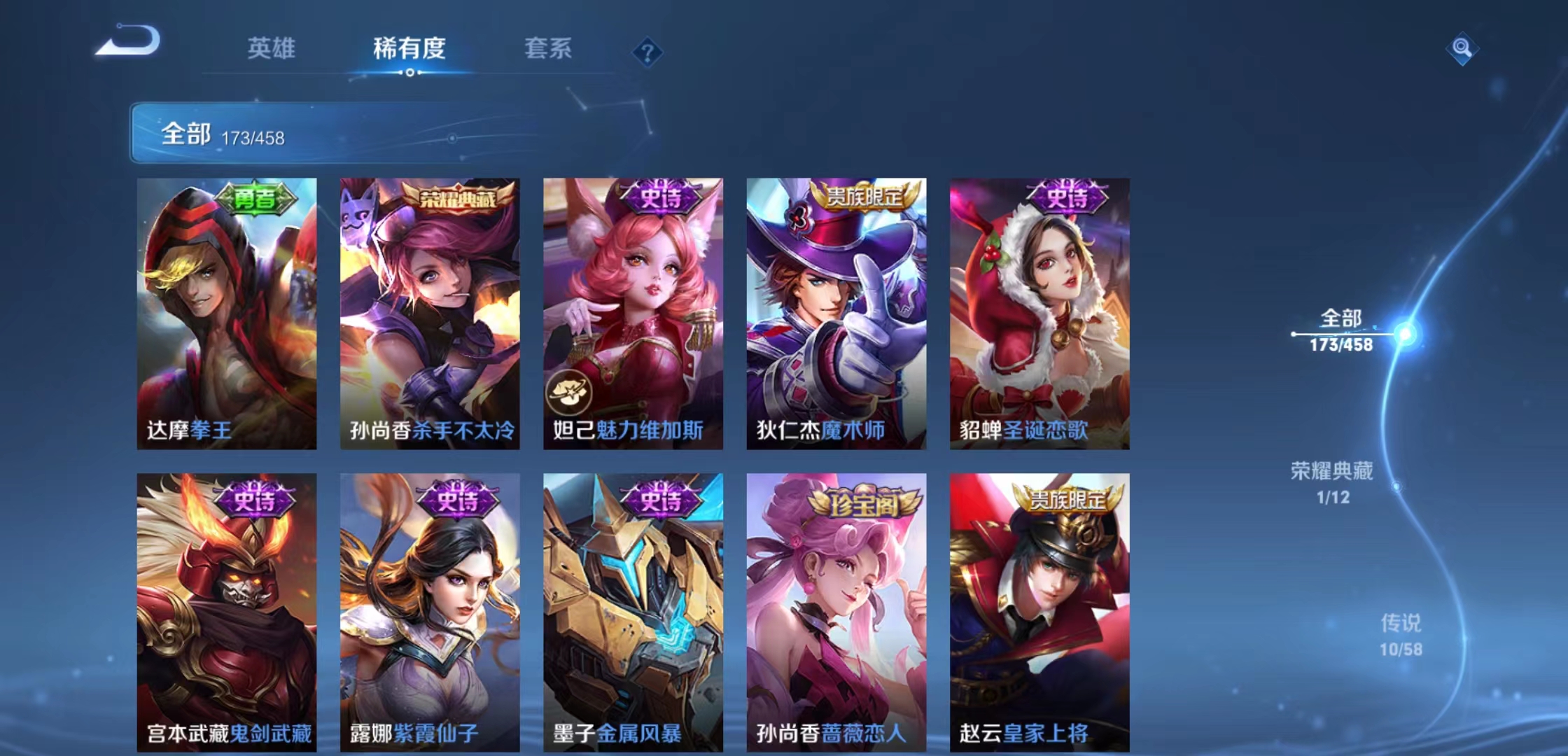The width and height of the screenshot is (1568, 756).
Task: Select the 稀有度 tab
Action: click(409, 49)
